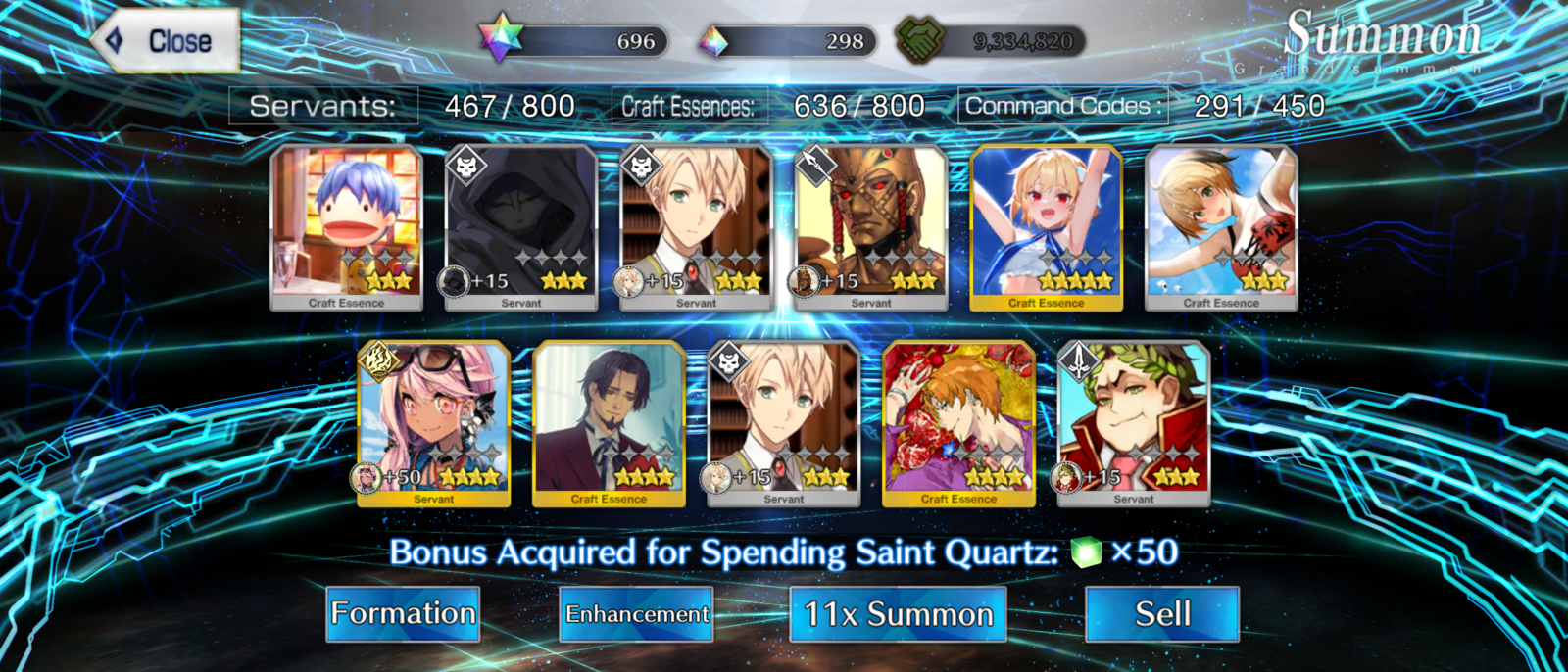Inspect the maroon-suited man Craft Essence card

[609, 423]
